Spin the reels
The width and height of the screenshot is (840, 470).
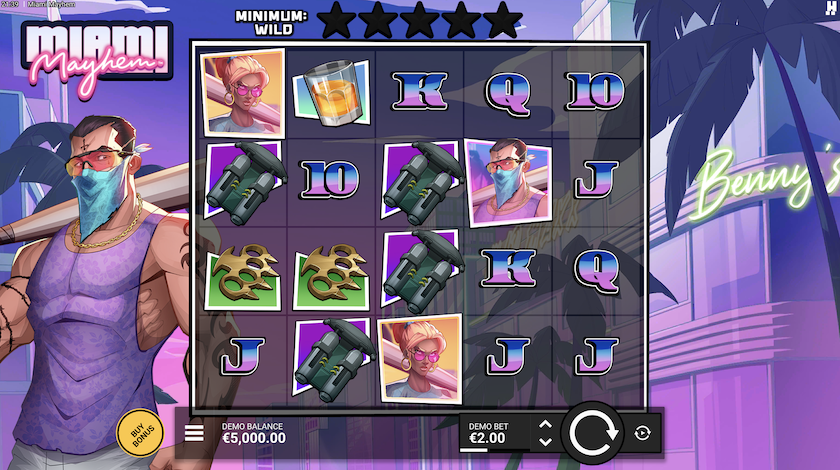click(x=594, y=433)
